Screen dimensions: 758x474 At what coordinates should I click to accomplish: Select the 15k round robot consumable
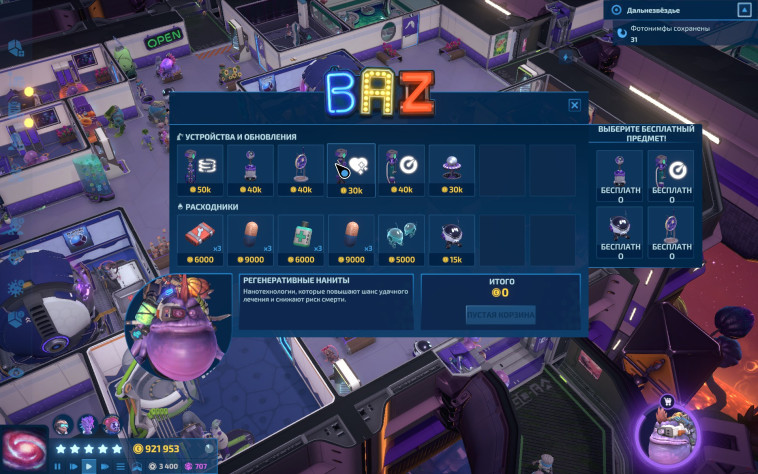(x=452, y=239)
